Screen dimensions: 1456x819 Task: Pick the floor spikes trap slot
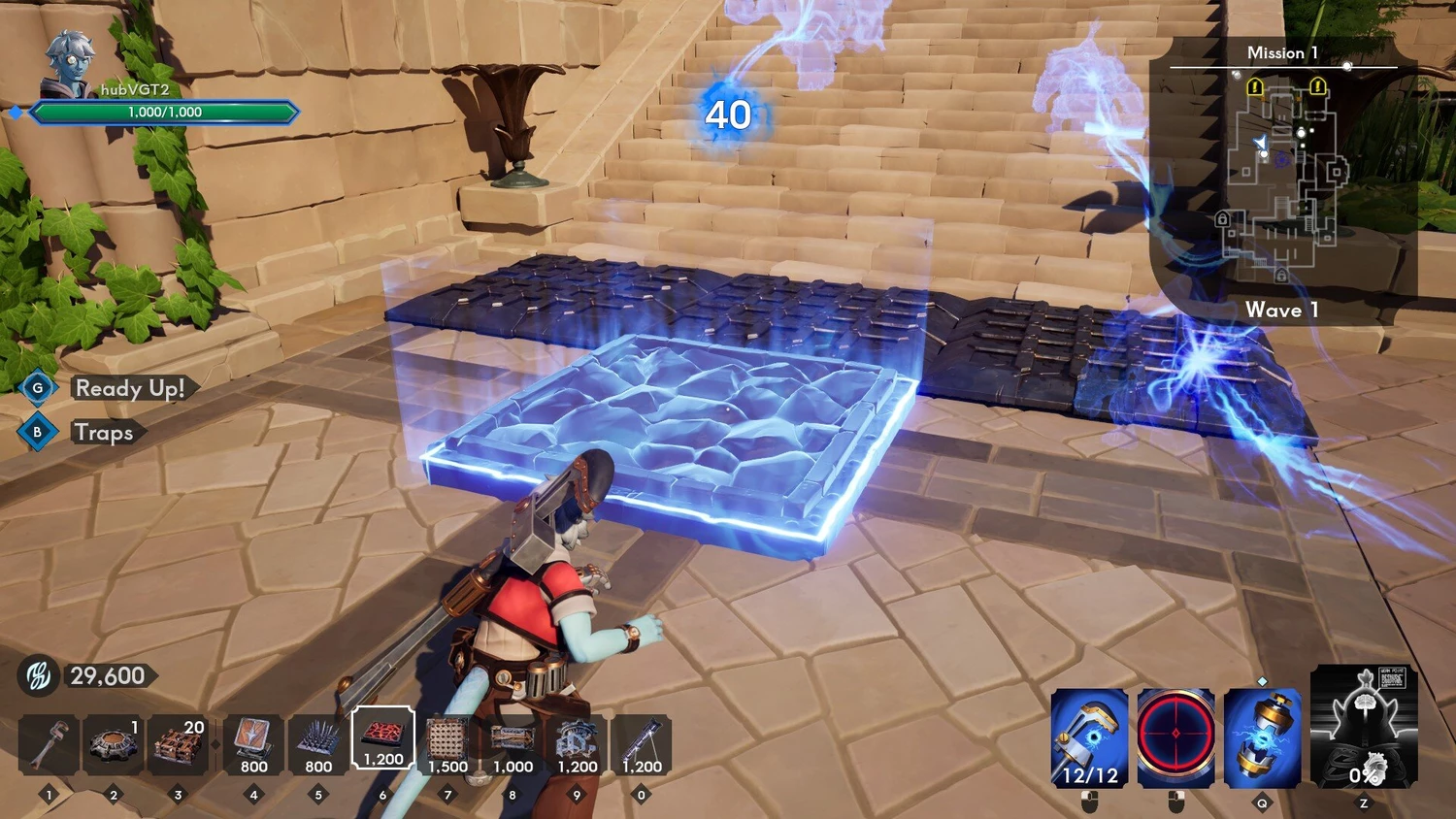click(x=318, y=744)
